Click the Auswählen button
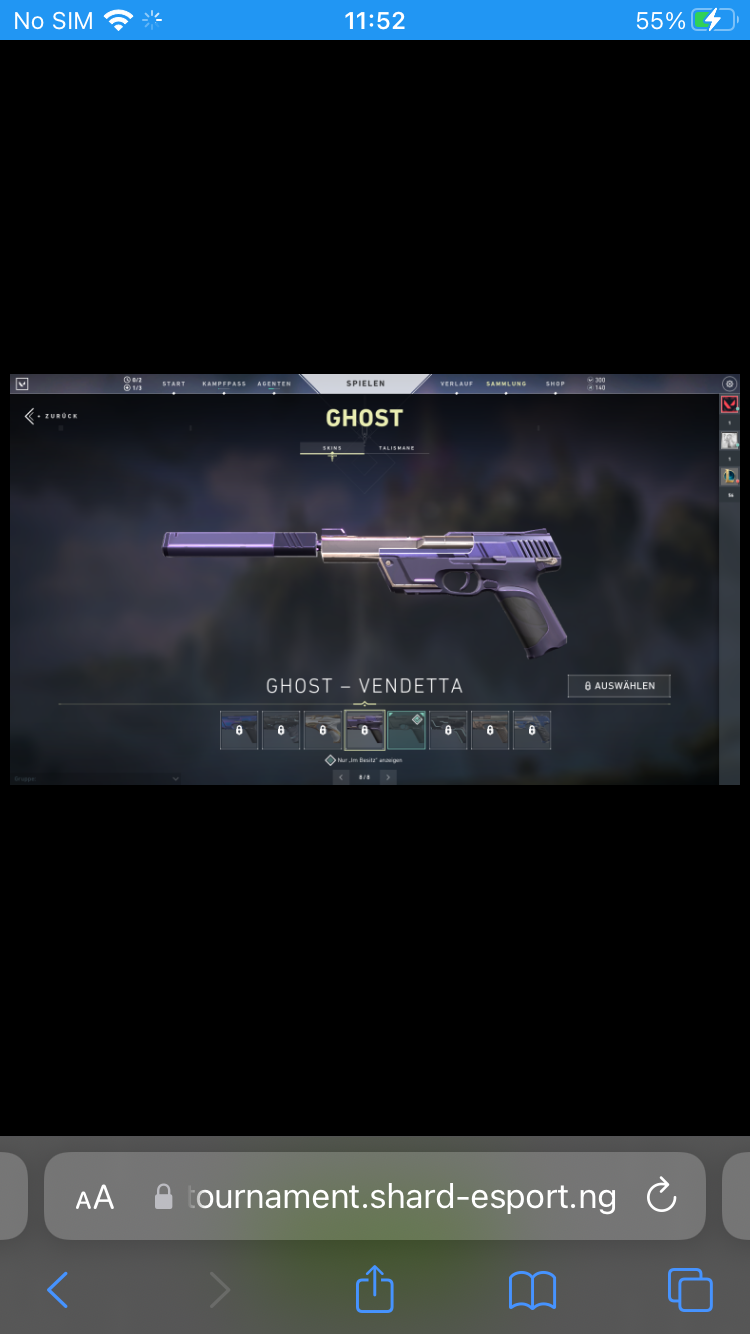 pos(619,686)
